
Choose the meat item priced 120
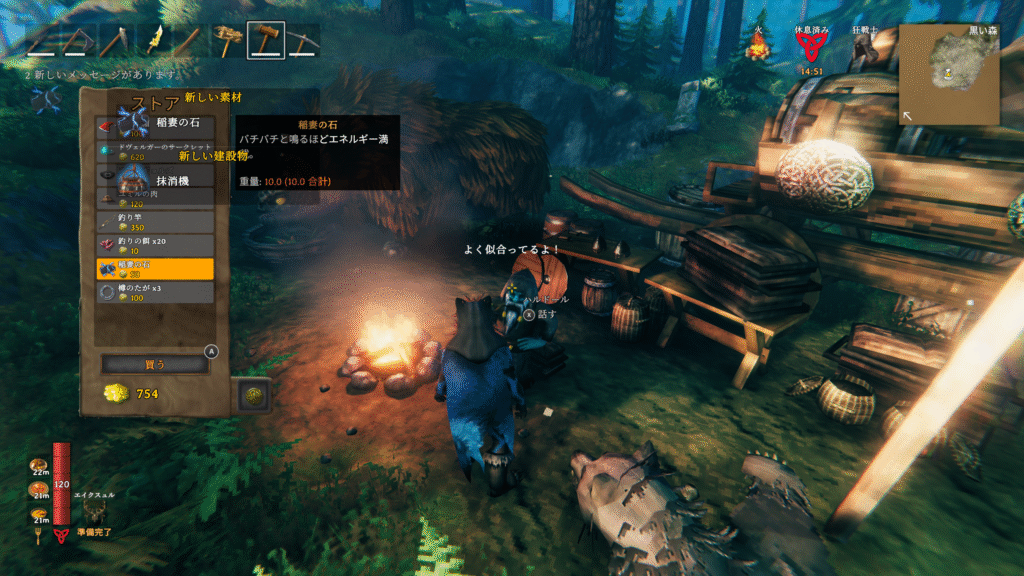155,198
